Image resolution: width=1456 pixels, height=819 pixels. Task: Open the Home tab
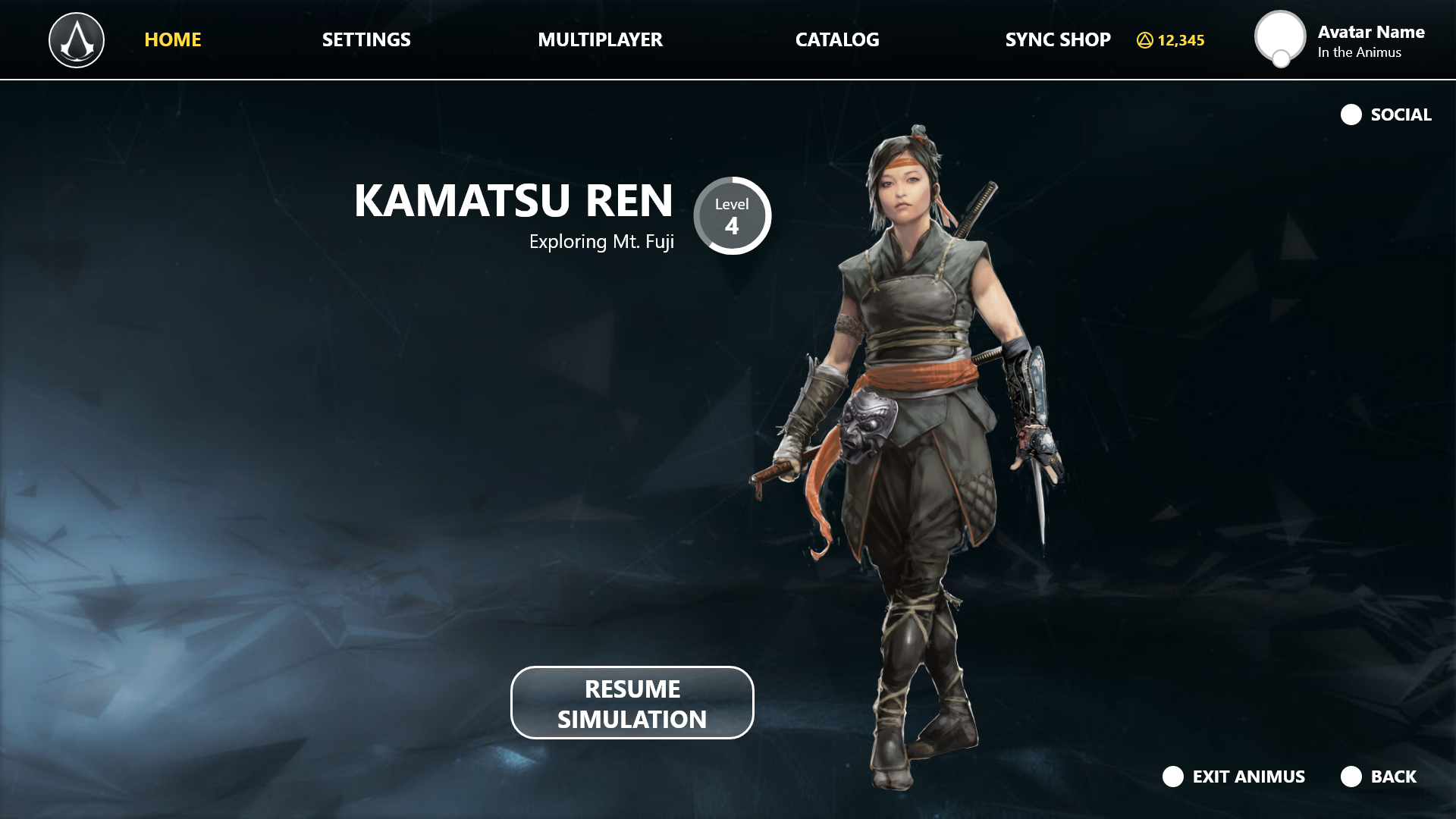coord(173,39)
